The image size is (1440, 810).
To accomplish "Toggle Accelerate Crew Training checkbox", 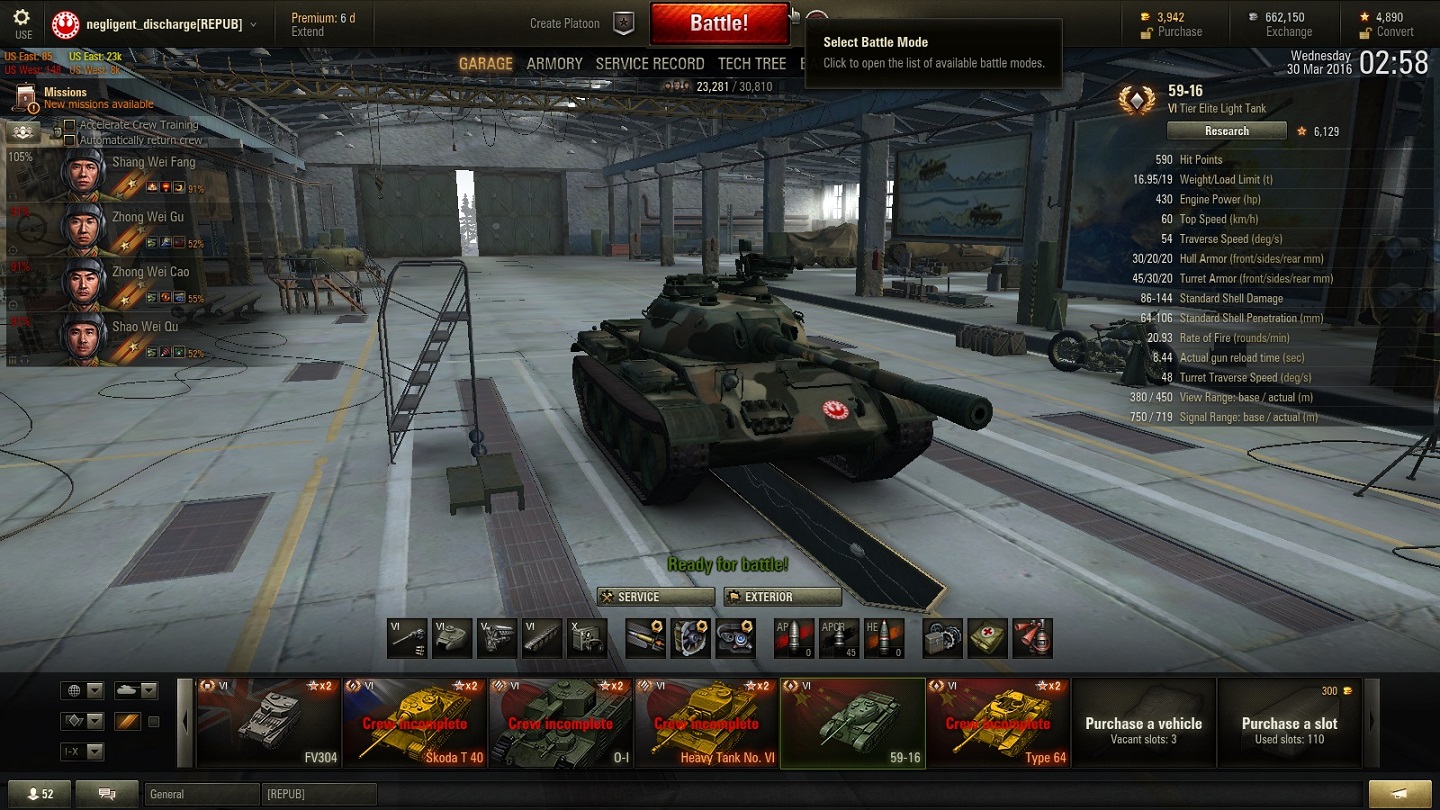I will click(70, 126).
